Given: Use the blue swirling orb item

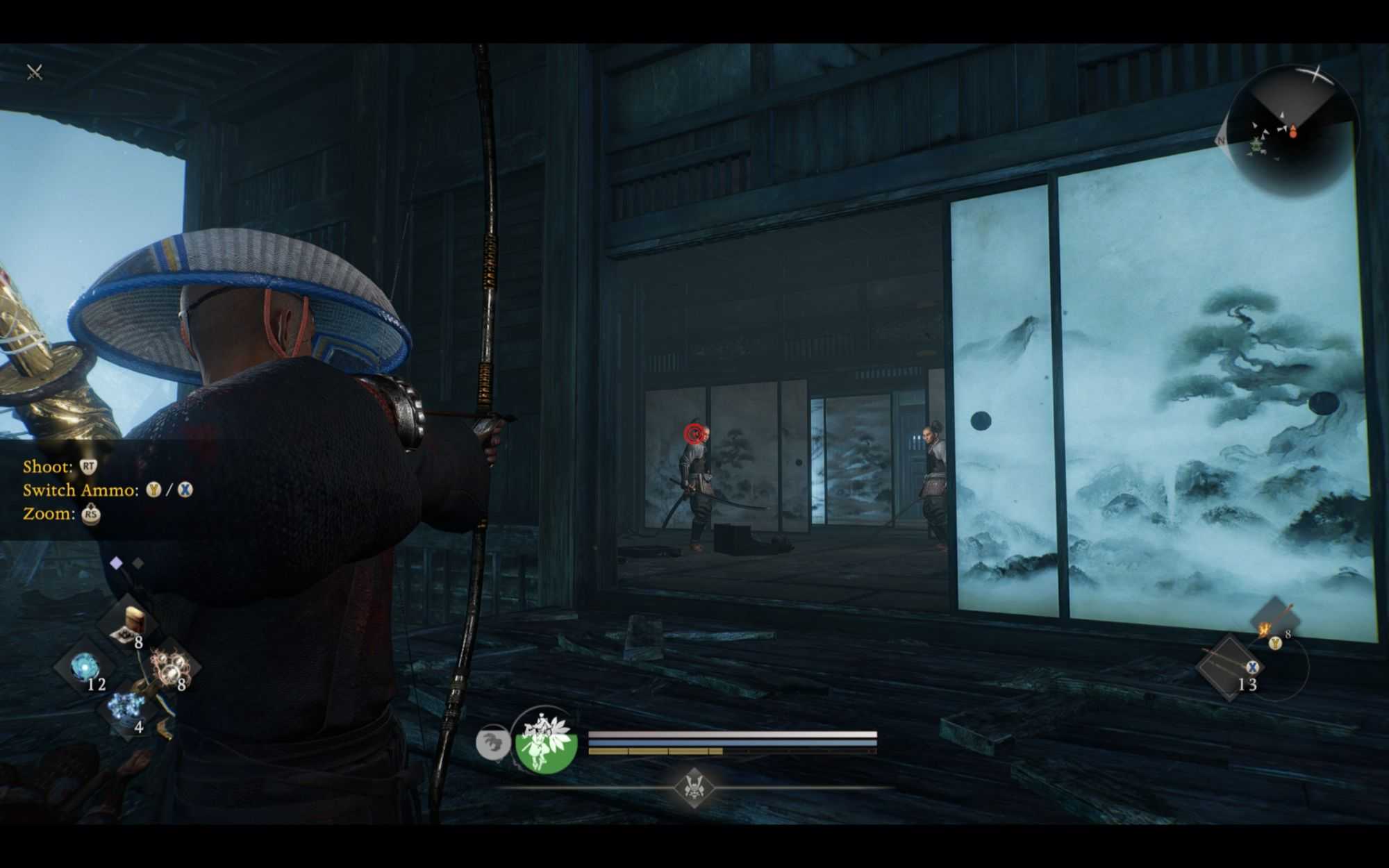Looking at the screenshot, I should click(x=85, y=667).
